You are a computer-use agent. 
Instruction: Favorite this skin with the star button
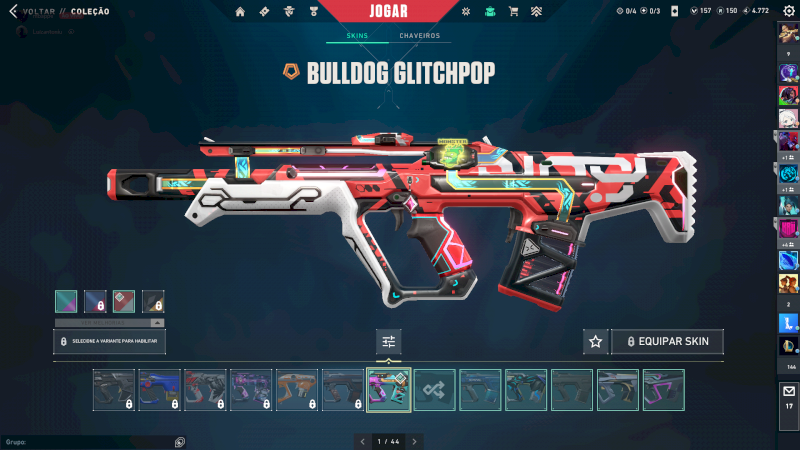(x=595, y=342)
